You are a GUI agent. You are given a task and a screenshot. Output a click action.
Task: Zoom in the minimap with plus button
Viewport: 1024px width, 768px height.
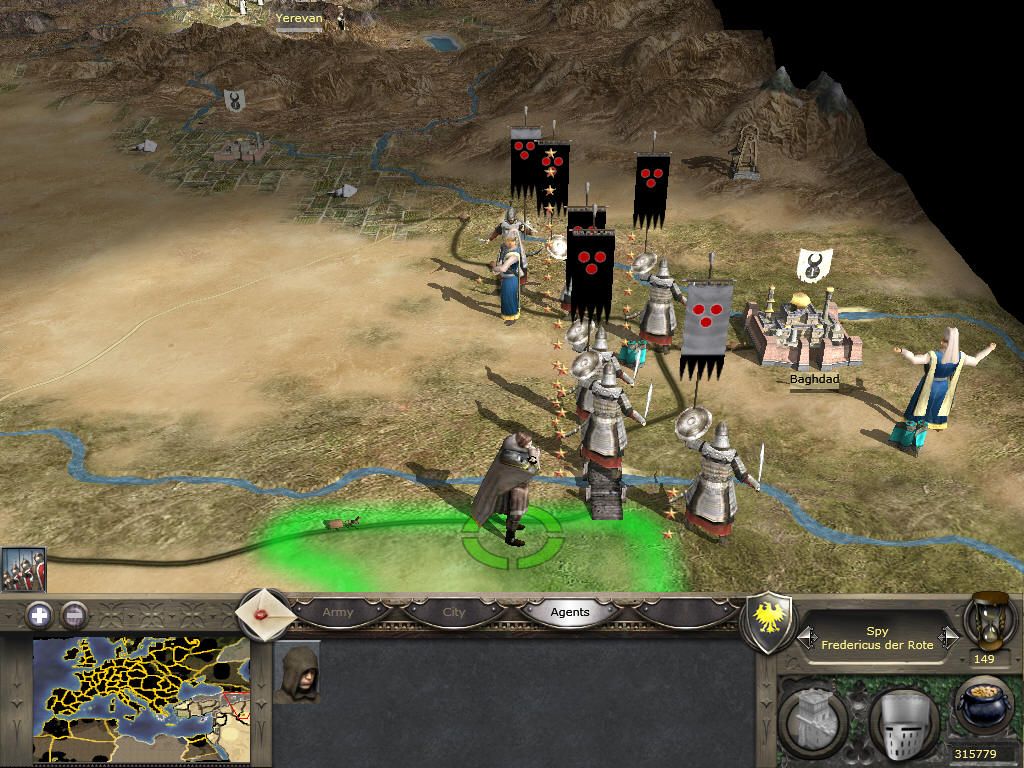point(39,615)
